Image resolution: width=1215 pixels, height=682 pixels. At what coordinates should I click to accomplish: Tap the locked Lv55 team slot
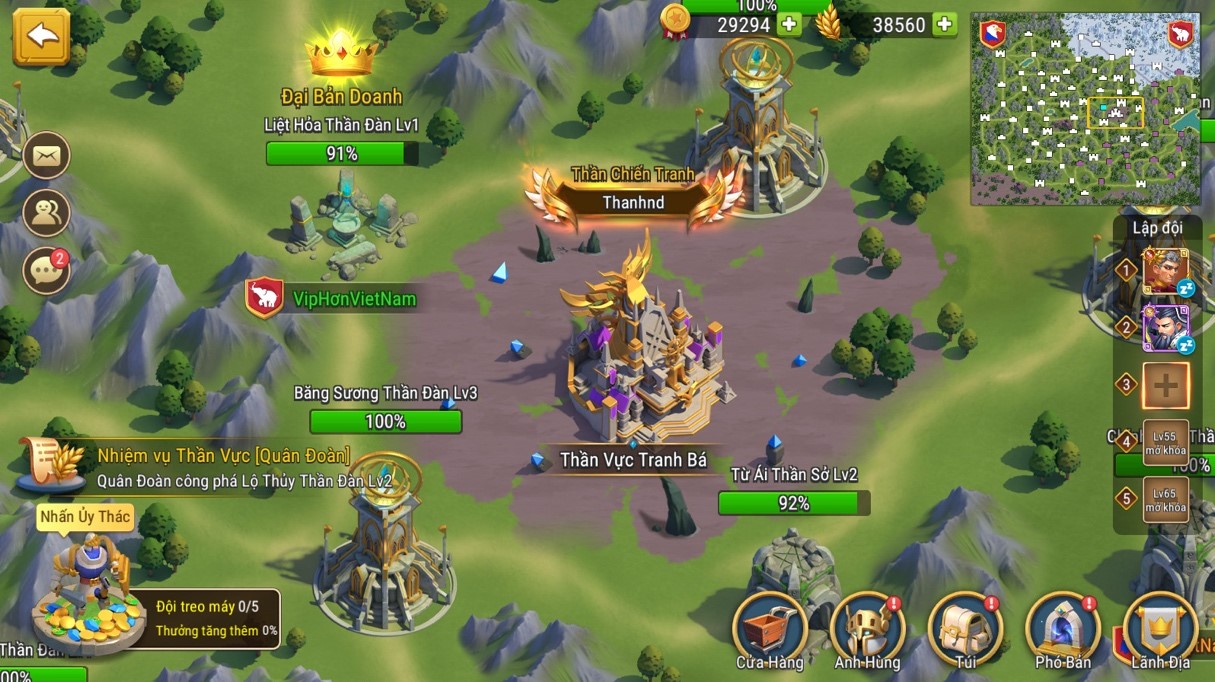coord(1165,442)
